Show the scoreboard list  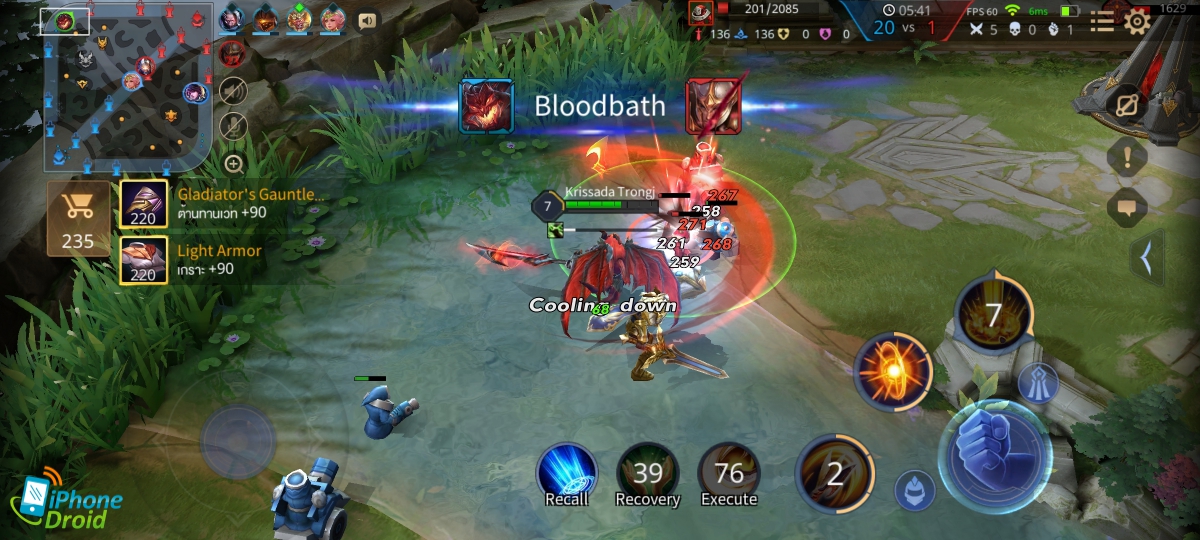tap(1101, 21)
